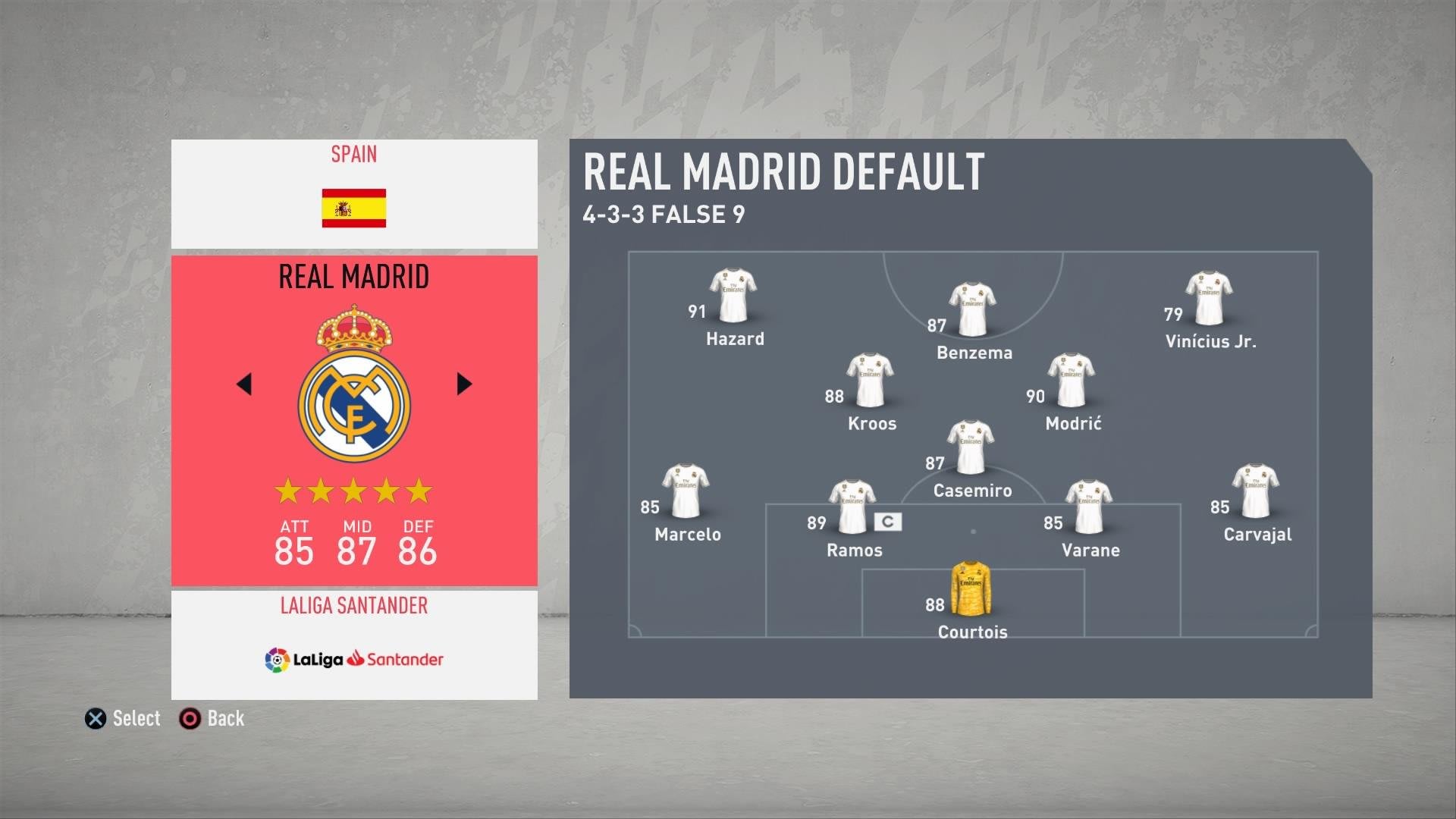The width and height of the screenshot is (1456, 819).
Task: Choose captain Ramos in defence
Action: [x=852, y=507]
